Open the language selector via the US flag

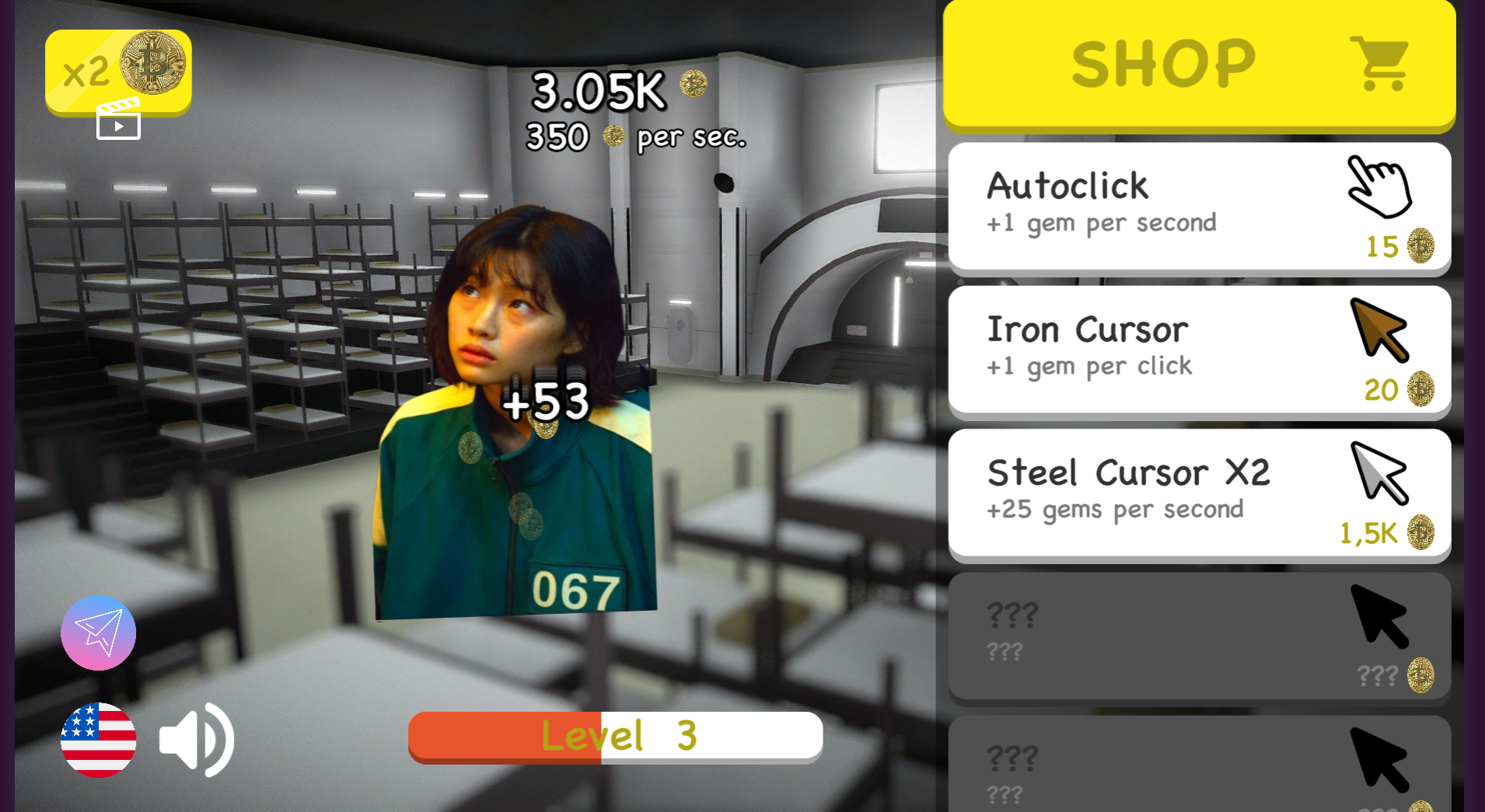pyautogui.click(x=98, y=740)
